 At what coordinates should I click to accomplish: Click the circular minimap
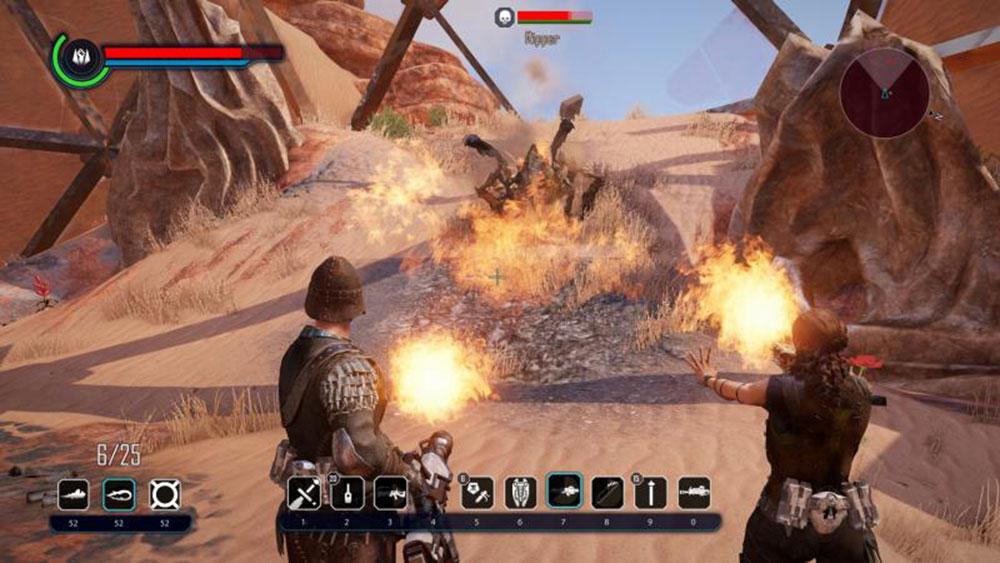point(884,93)
